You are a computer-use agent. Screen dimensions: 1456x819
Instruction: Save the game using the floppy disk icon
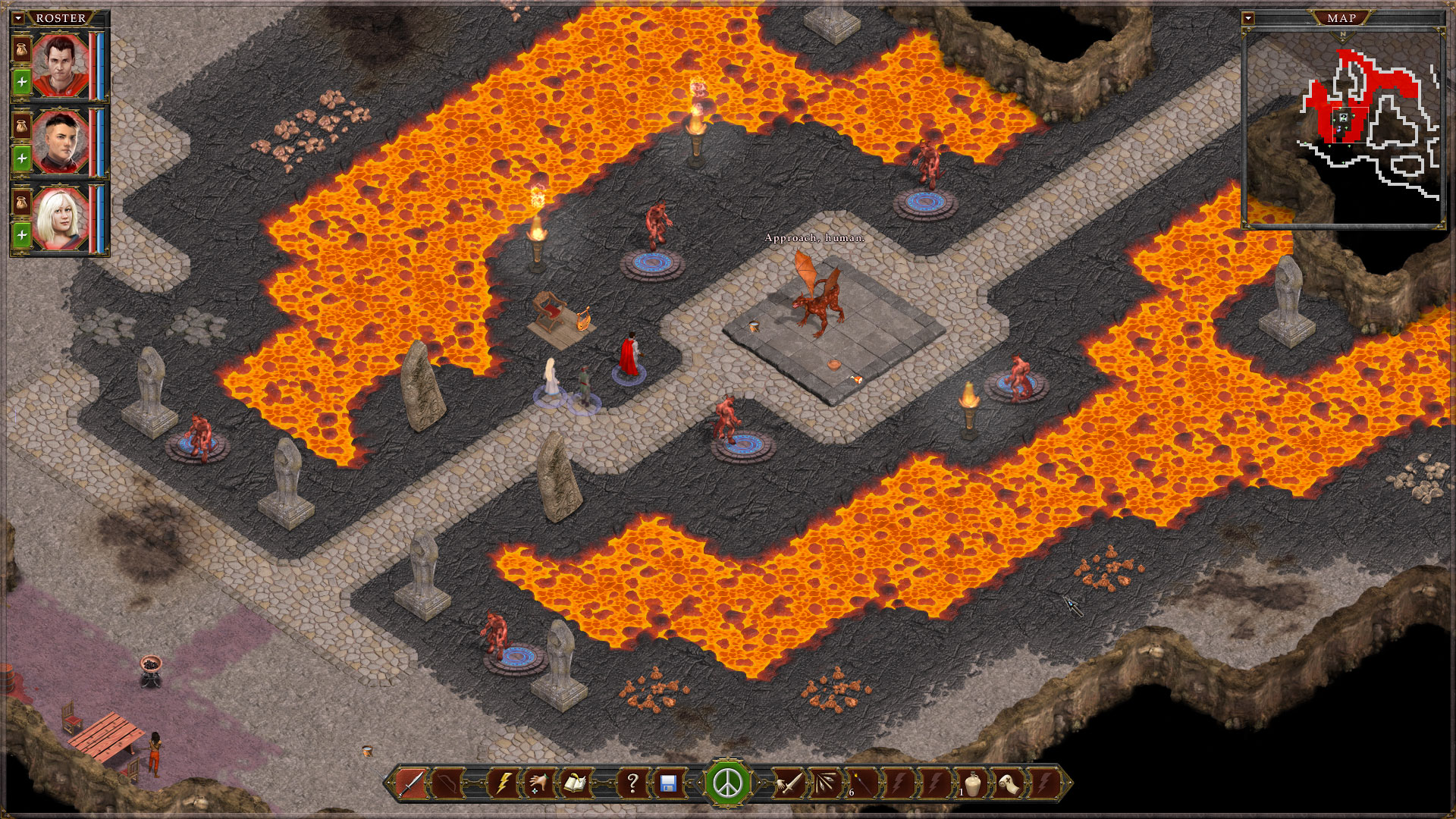(x=669, y=783)
